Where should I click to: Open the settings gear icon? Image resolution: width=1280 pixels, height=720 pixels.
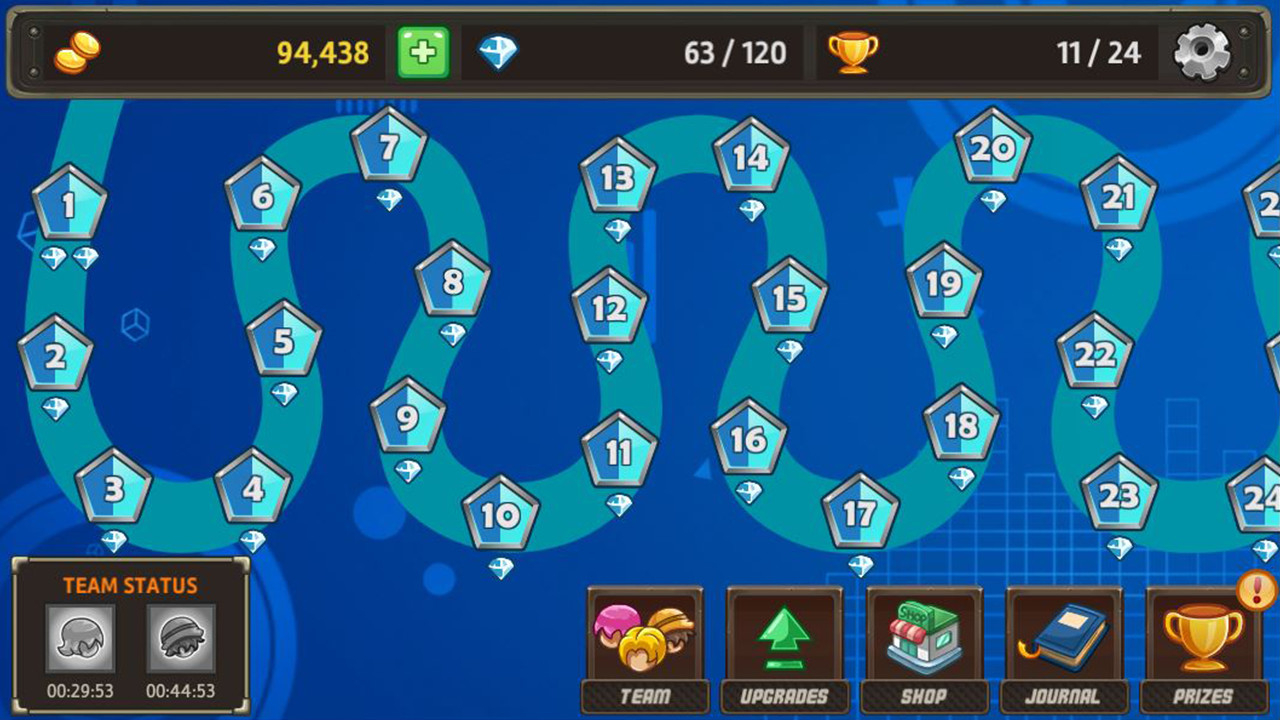pos(1204,52)
